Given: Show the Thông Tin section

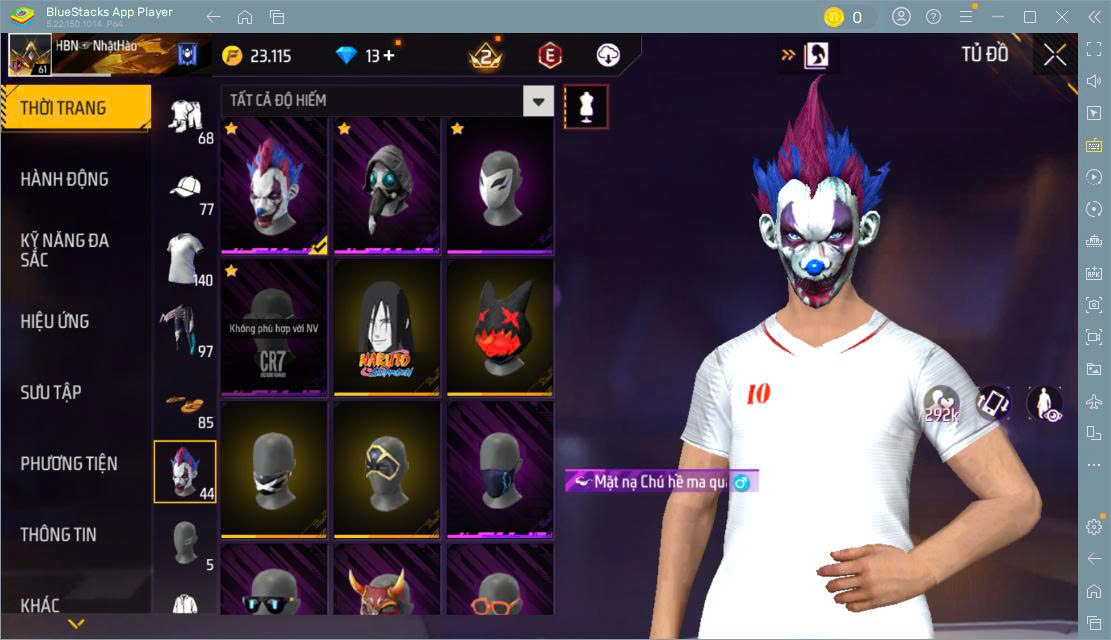Looking at the screenshot, I should [x=59, y=534].
